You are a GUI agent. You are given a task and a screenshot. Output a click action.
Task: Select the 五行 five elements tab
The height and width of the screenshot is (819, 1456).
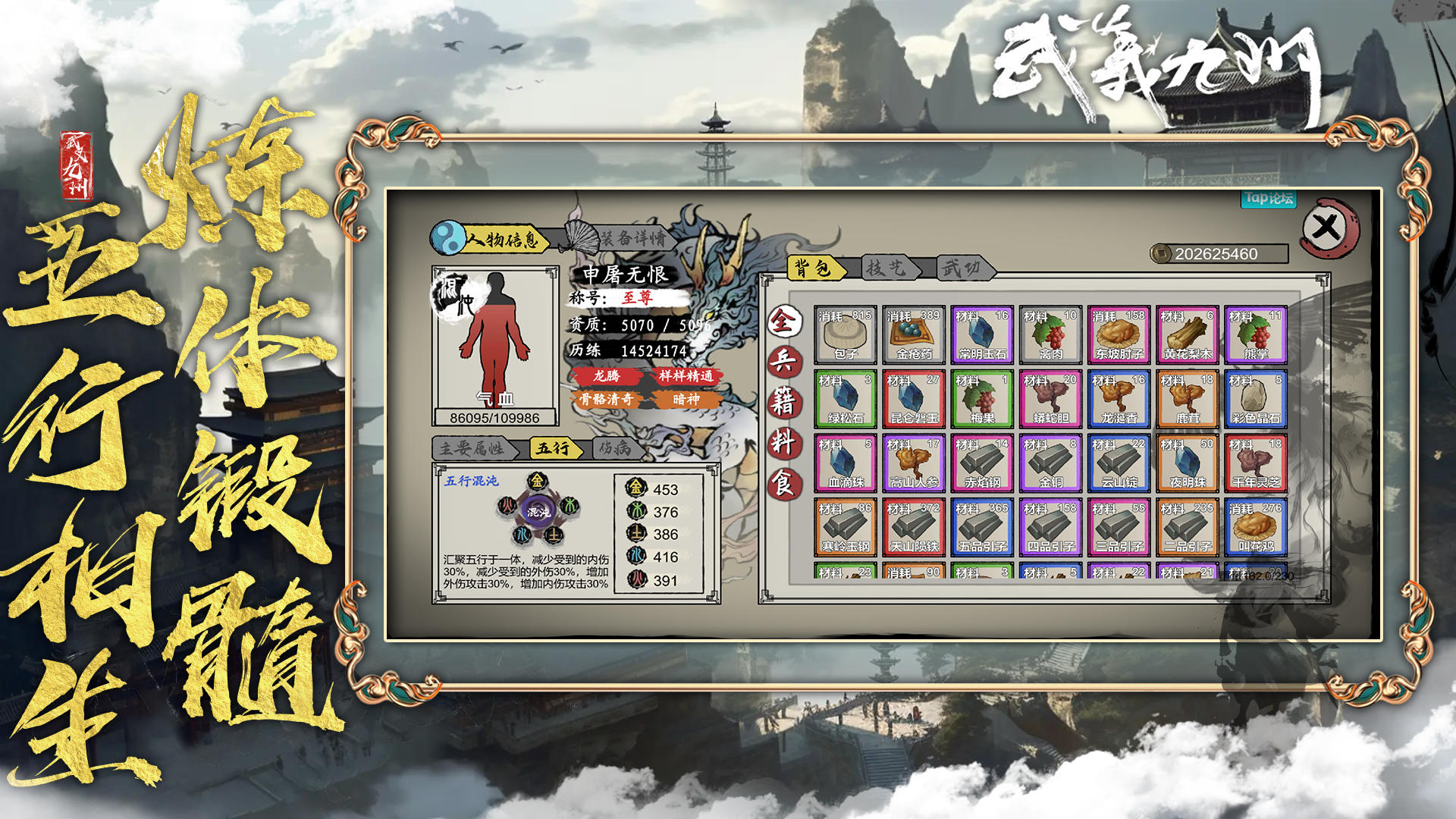(x=553, y=448)
